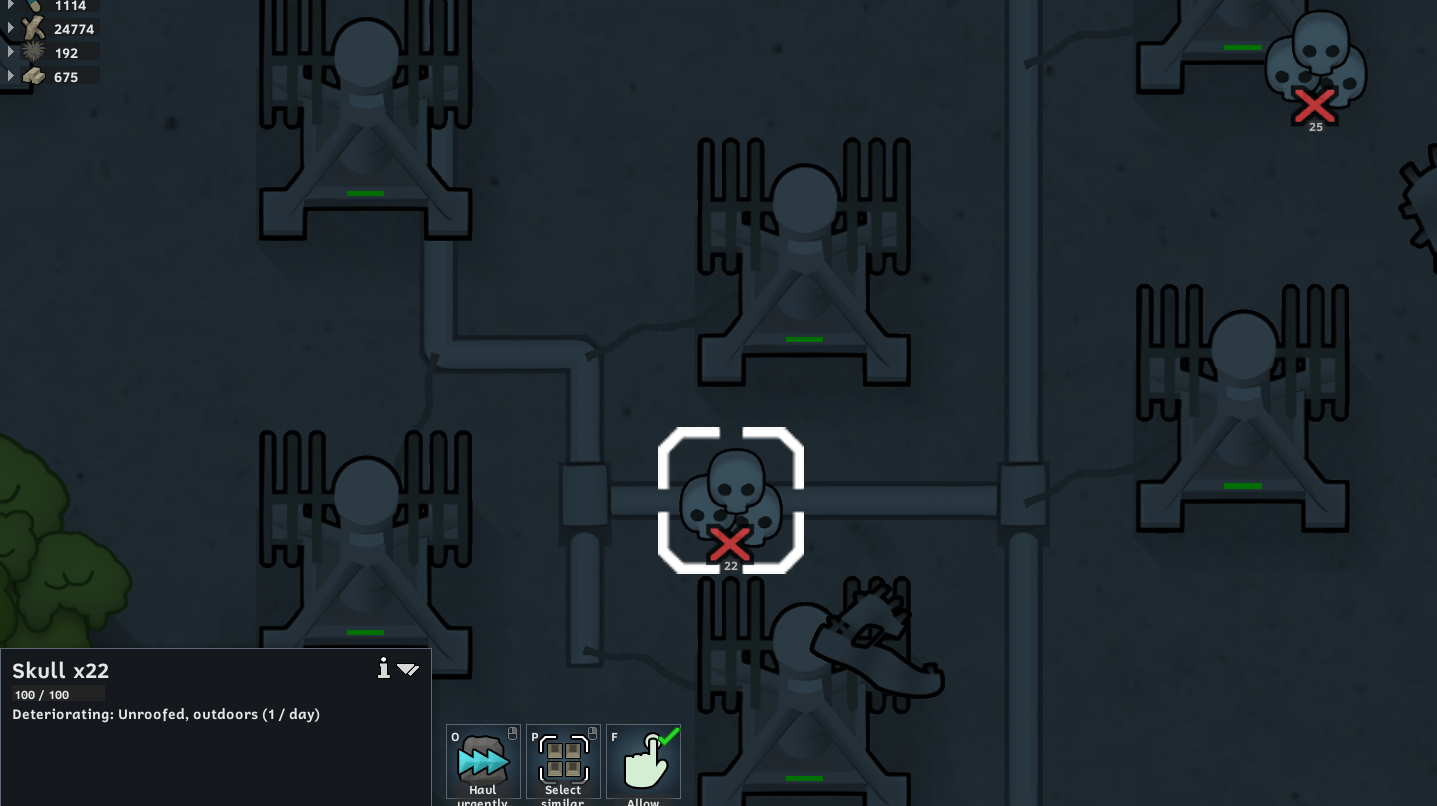Toggle off the Allow (F) command
The image size is (1437, 806).
[x=643, y=761]
